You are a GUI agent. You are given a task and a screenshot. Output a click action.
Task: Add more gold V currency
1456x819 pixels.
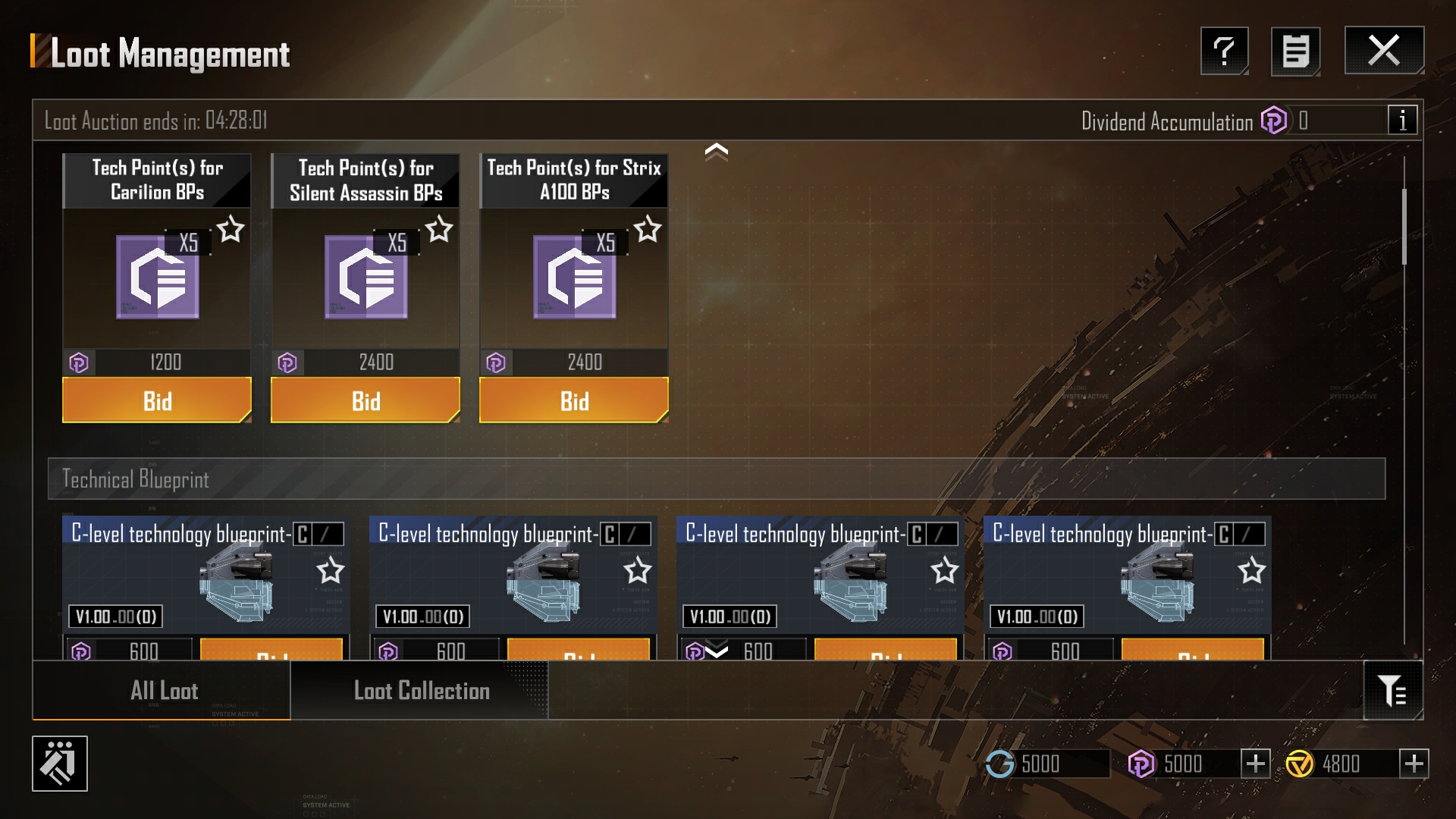click(x=1414, y=763)
